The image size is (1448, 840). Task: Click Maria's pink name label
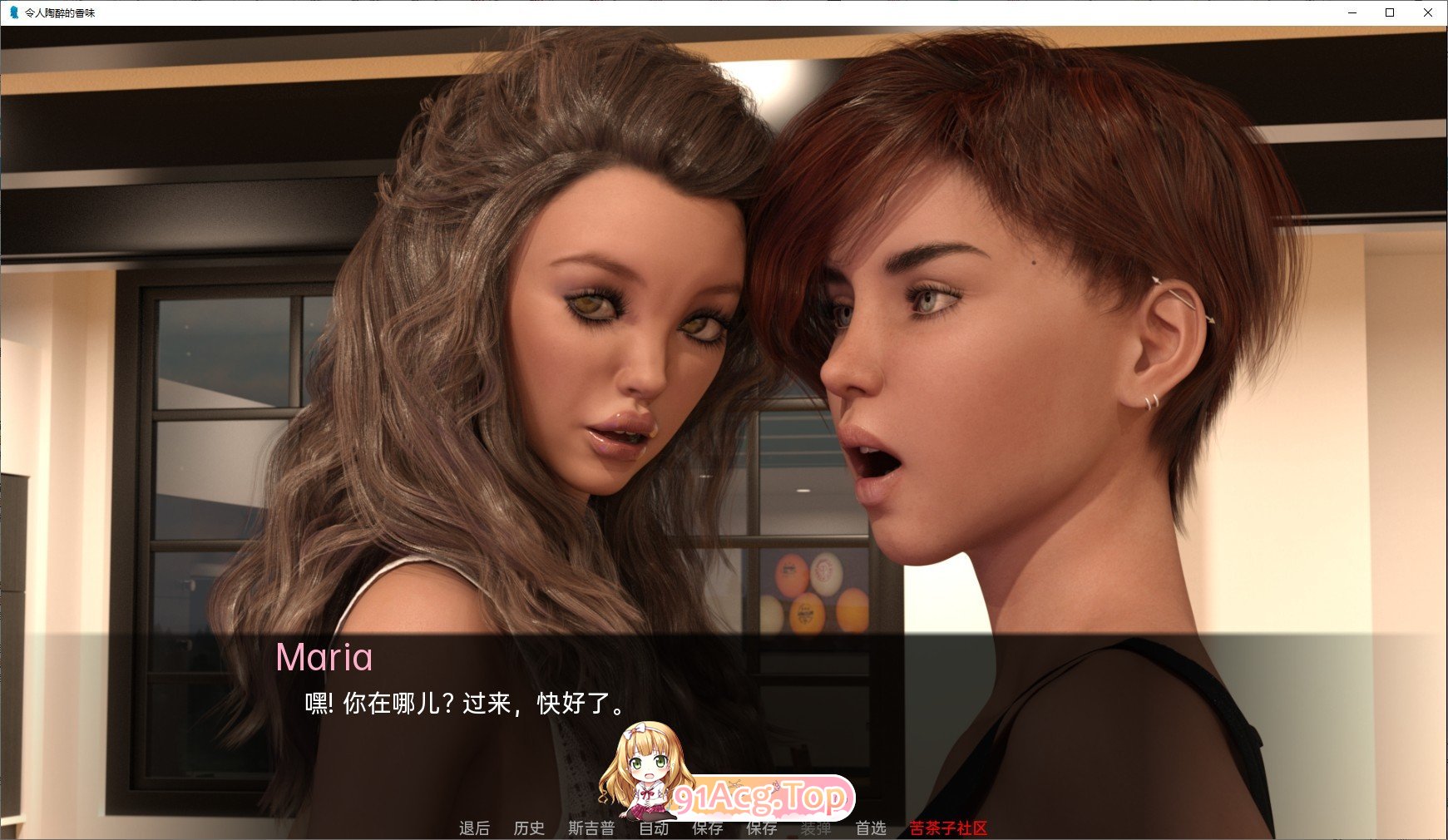325,658
